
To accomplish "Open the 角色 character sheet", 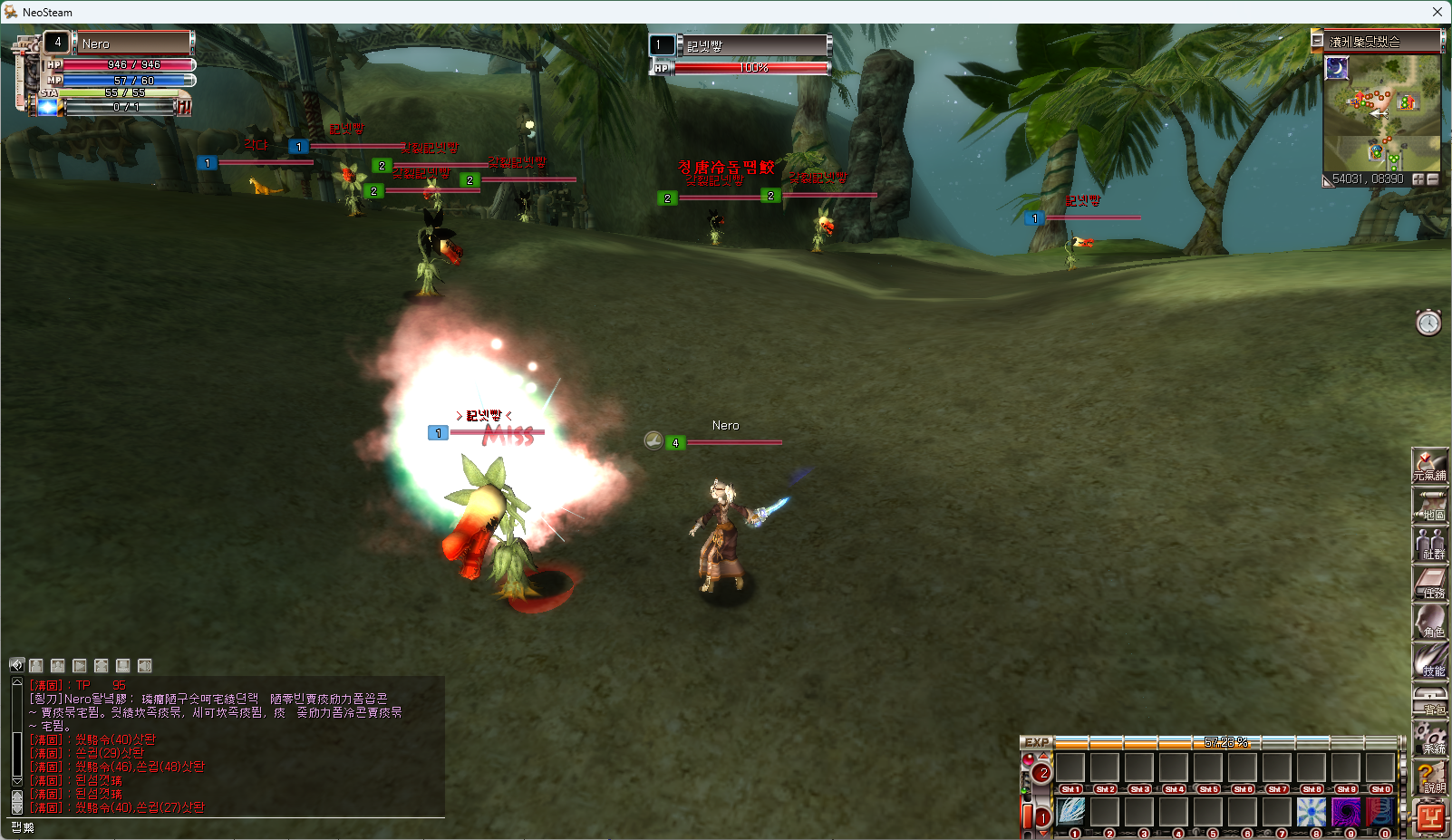I will (1429, 623).
